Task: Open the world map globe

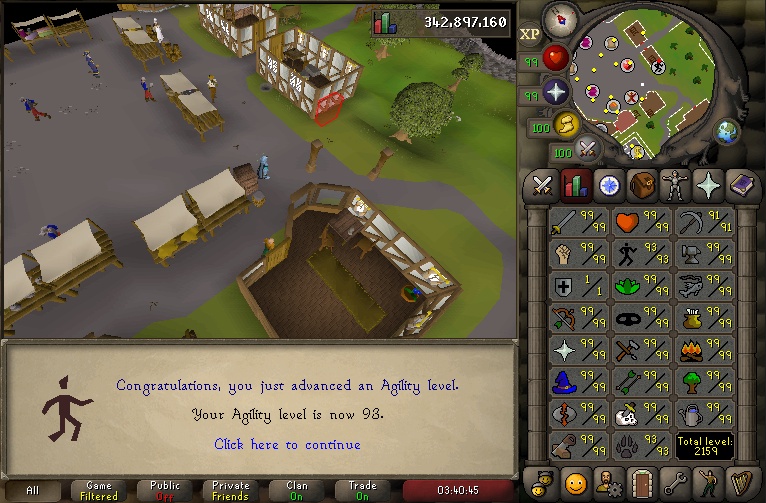Action: point(727,132)
